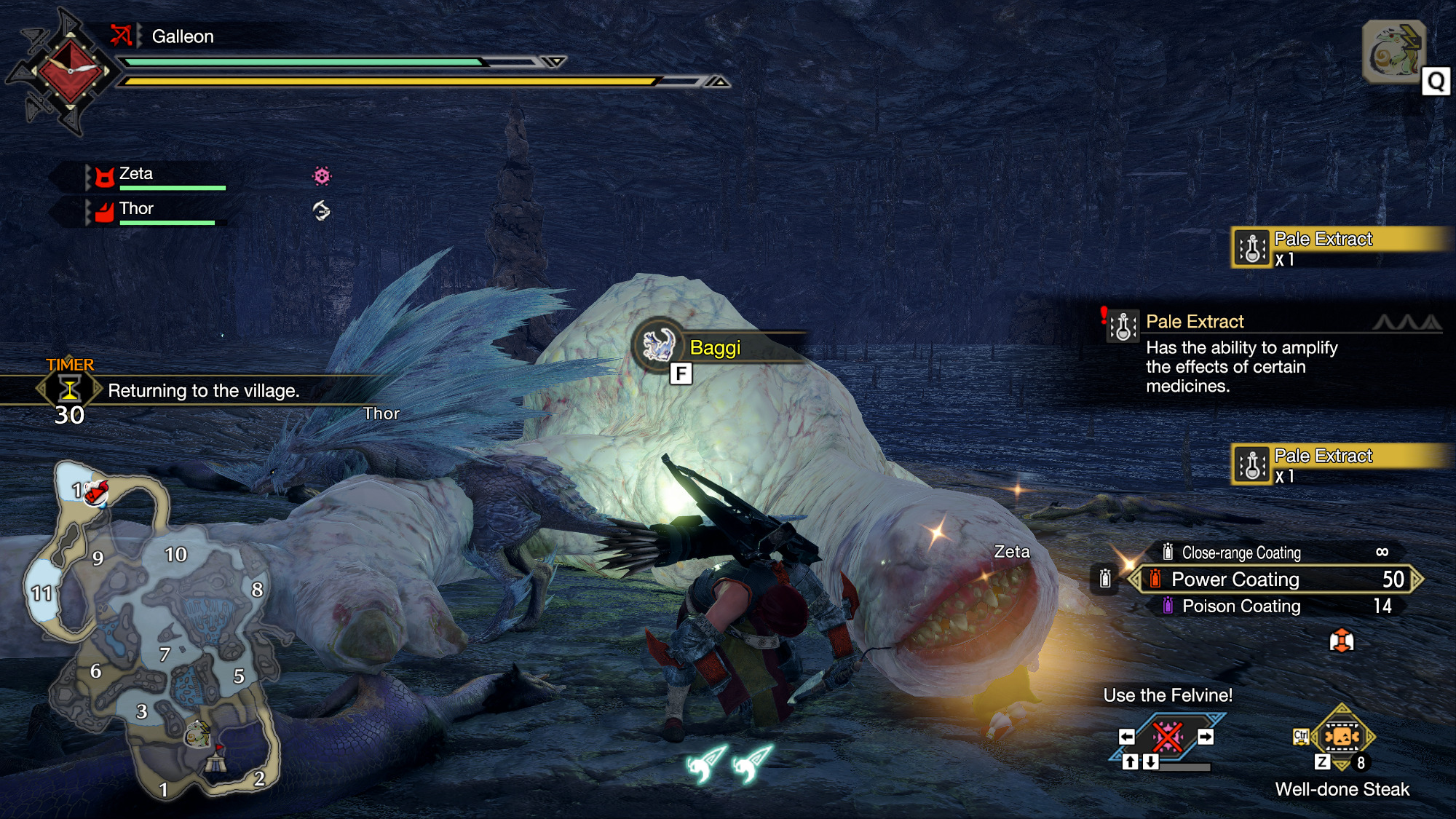The height and width of the screenshot is (819, 1456).
Task: Click the compass-style clock emblem next to Galleon
Action: (x=69, y=71)
